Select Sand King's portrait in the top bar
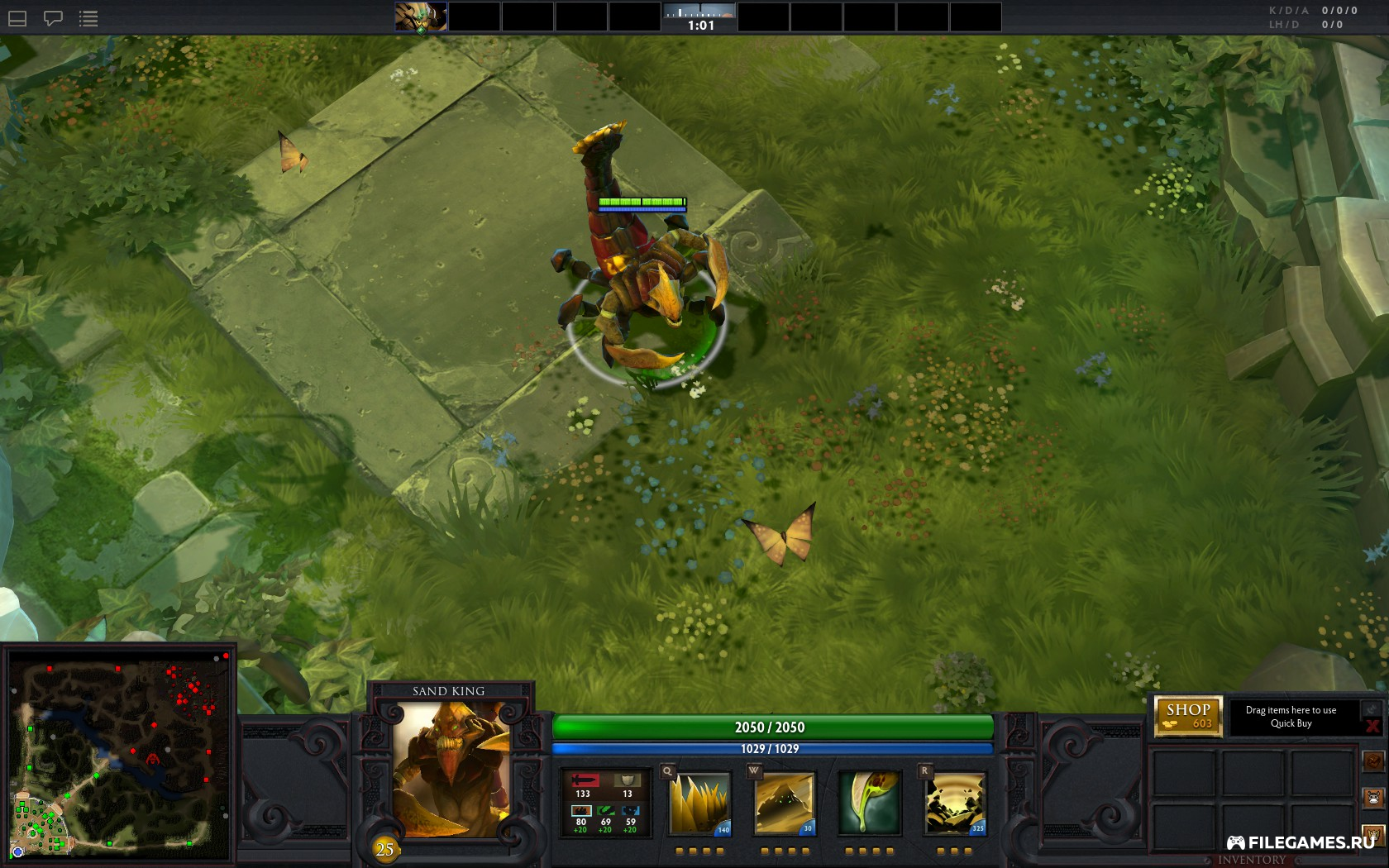The height and width of the screenshot is (868, 1389). (x=421, y=17)
